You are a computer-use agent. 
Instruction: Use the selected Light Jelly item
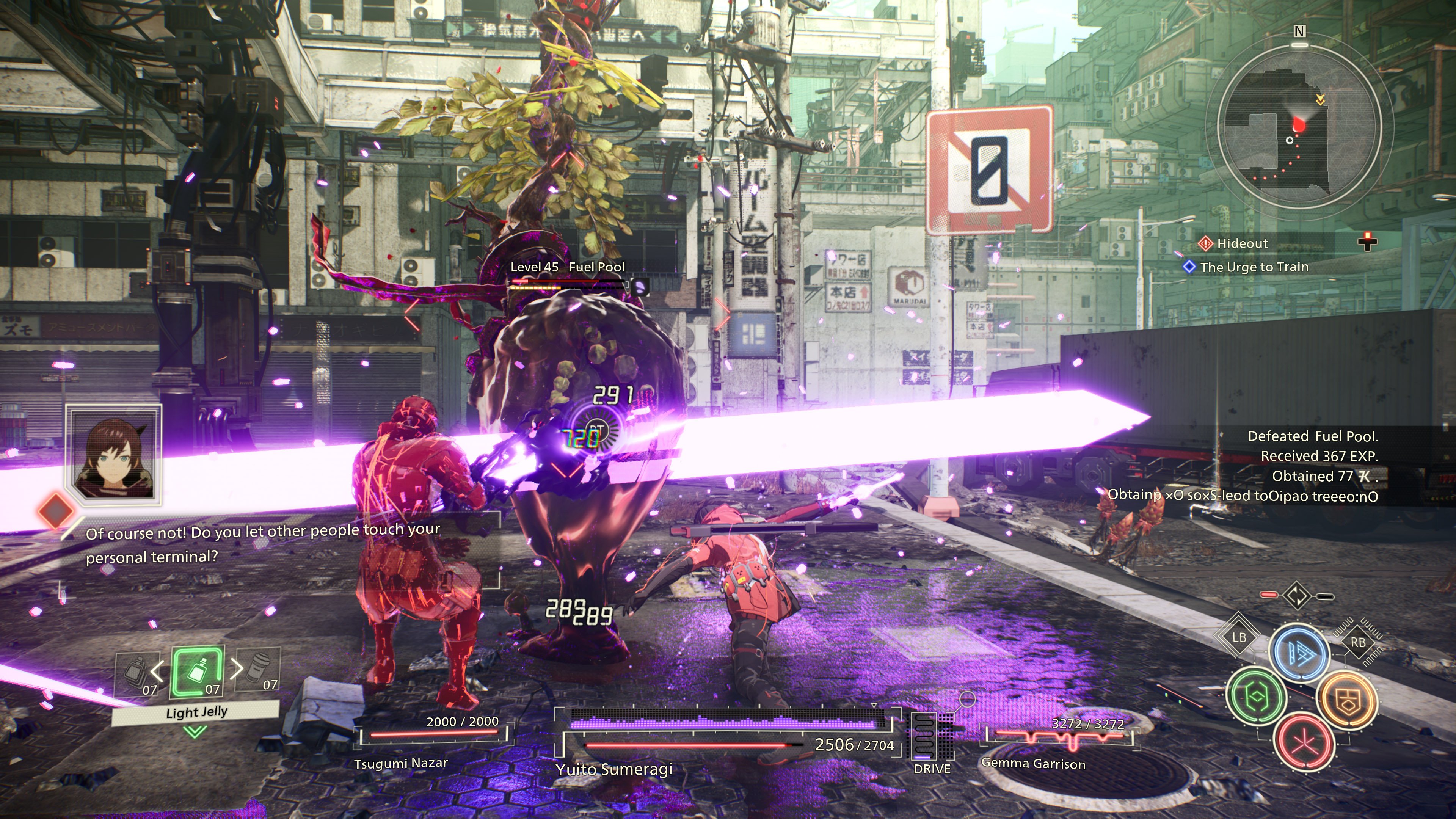198,673
